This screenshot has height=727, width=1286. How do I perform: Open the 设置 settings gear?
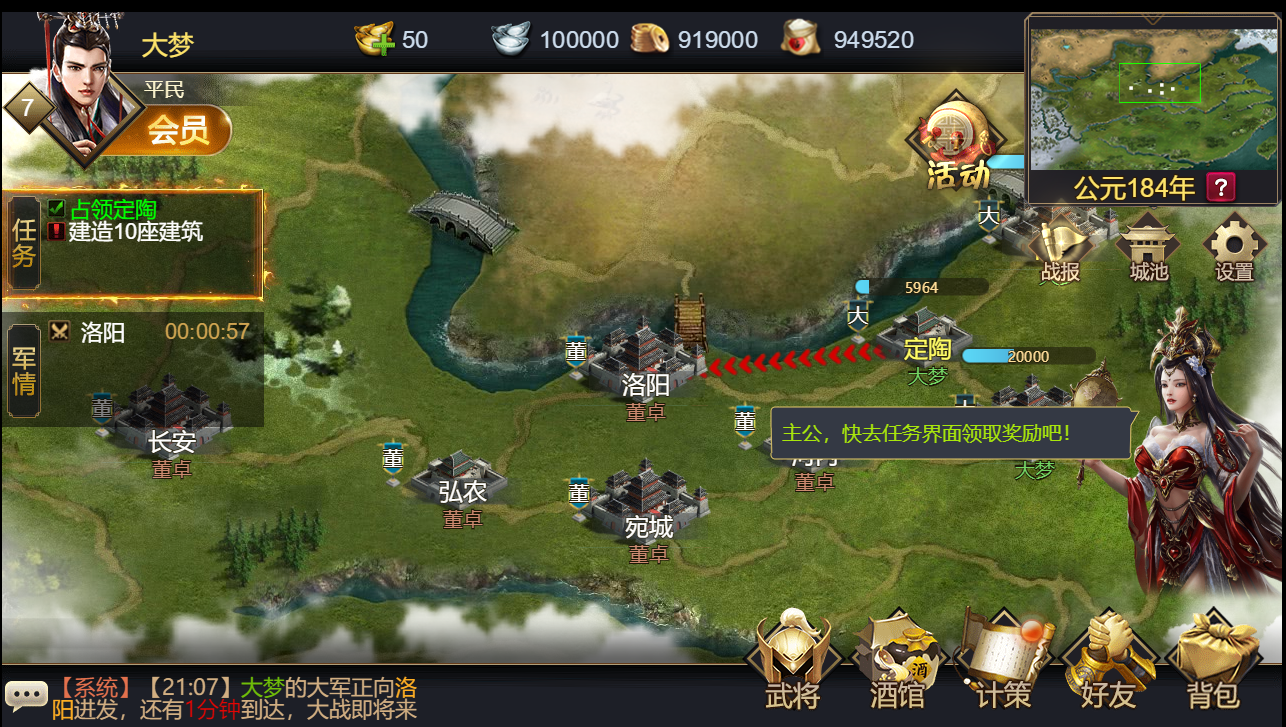(x=1234, y=243)
